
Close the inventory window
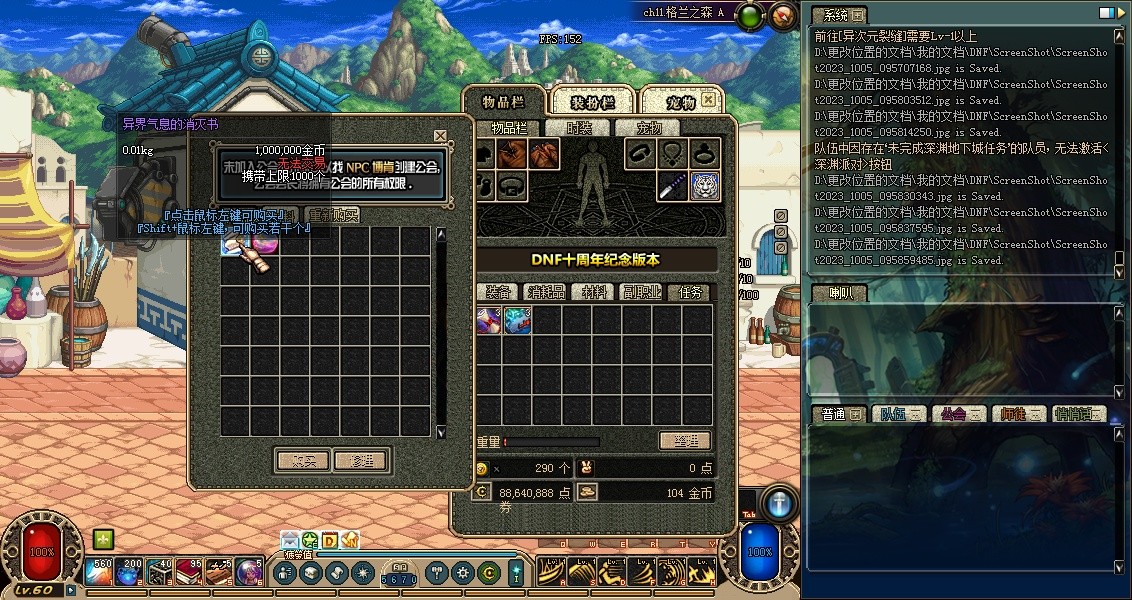pos(708,100)
